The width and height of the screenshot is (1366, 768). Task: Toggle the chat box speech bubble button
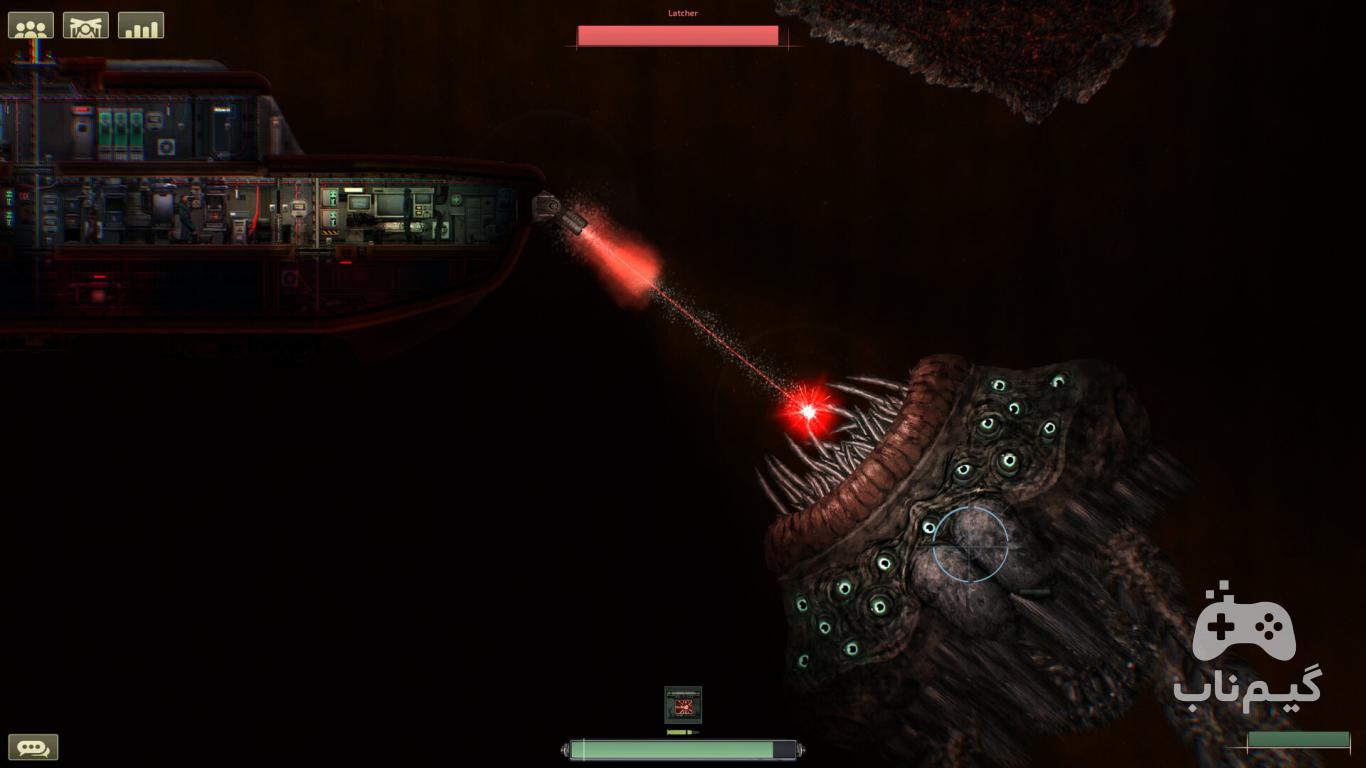33,747
